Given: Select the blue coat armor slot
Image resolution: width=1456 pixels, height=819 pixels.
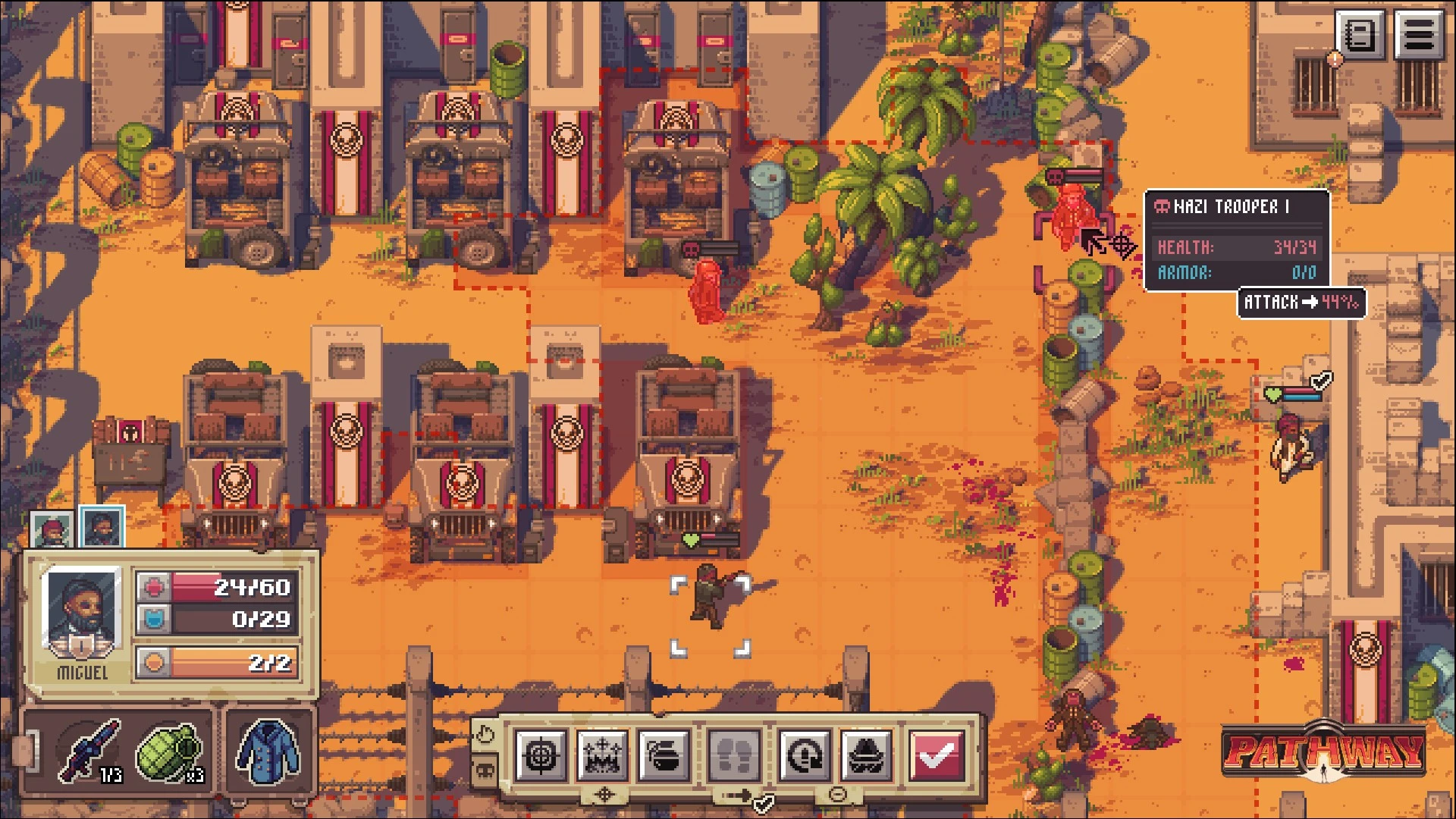Looking at the screenshot, I should pyautogui.click(x=268, y=751).
